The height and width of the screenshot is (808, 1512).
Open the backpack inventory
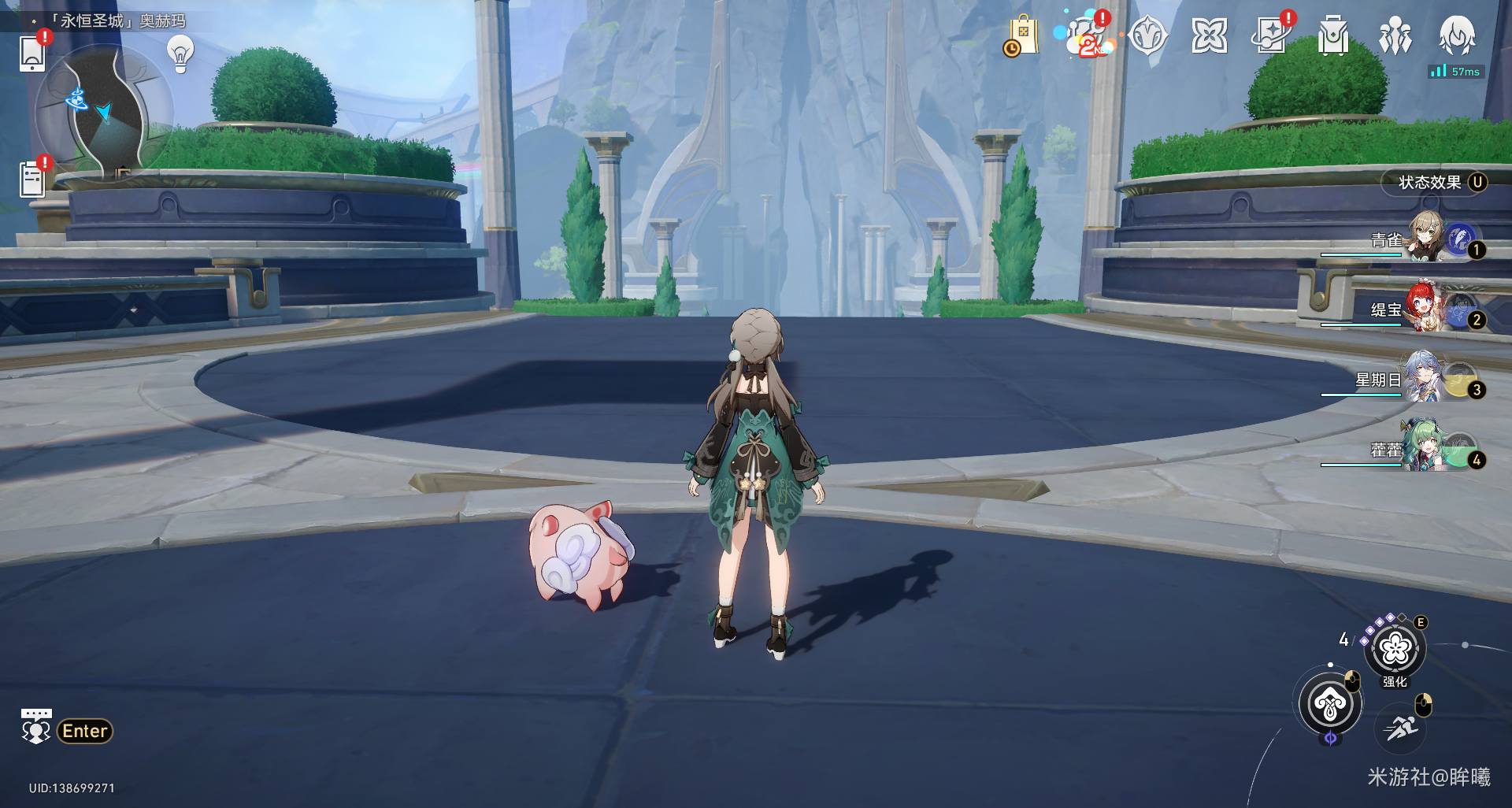coord(1332,37)
